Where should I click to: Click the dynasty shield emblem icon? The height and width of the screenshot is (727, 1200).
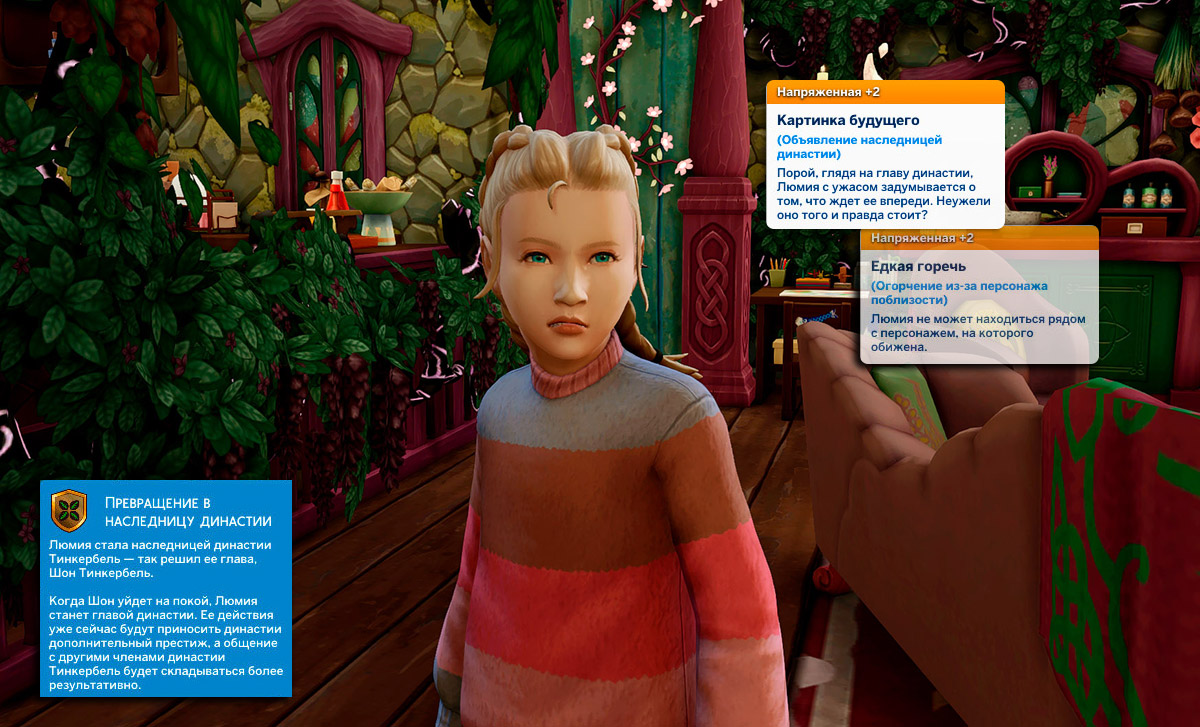click(69, 510)
